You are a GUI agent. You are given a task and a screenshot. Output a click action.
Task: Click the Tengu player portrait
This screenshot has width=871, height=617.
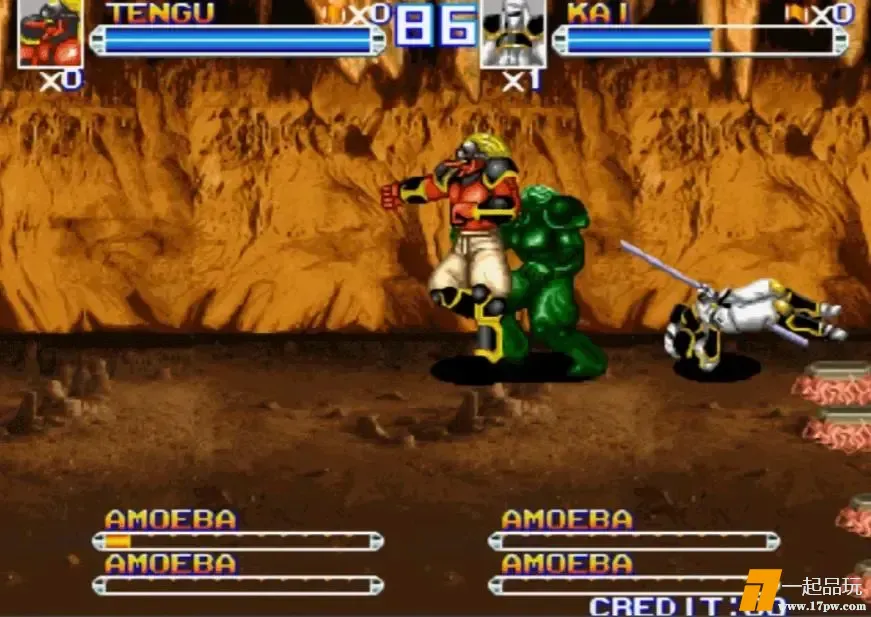[50, 32]
